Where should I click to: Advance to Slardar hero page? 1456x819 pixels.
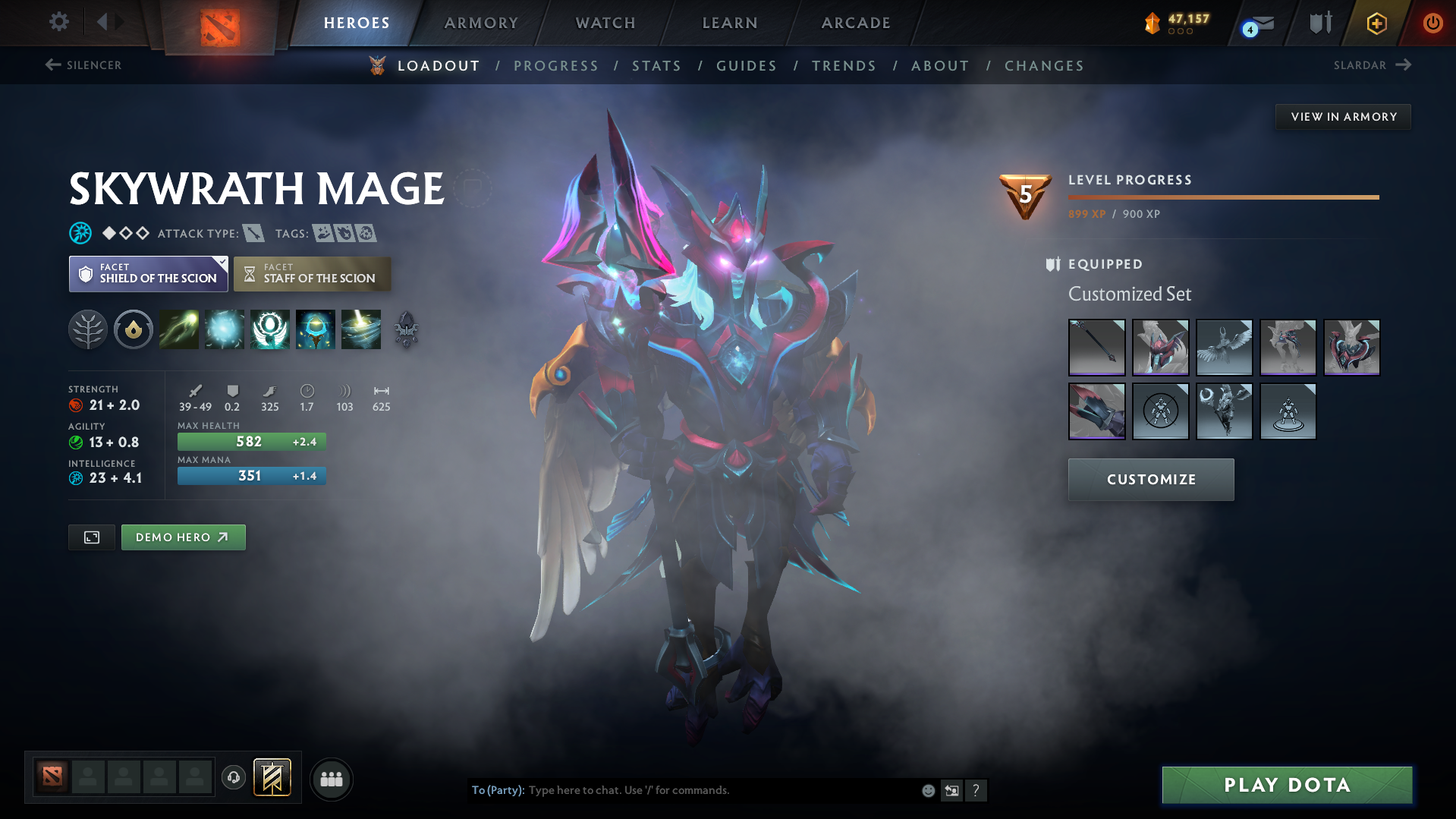pos(1372,65)
